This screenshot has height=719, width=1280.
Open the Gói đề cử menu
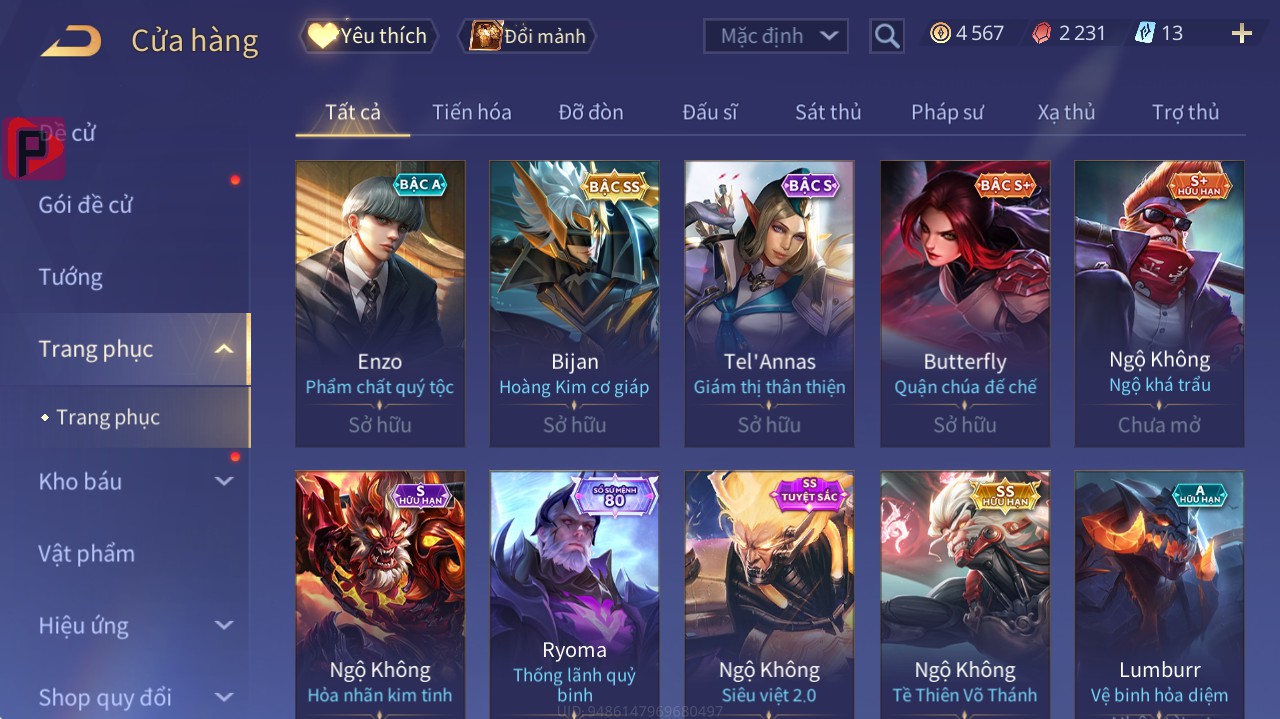(x=86, y=205)
